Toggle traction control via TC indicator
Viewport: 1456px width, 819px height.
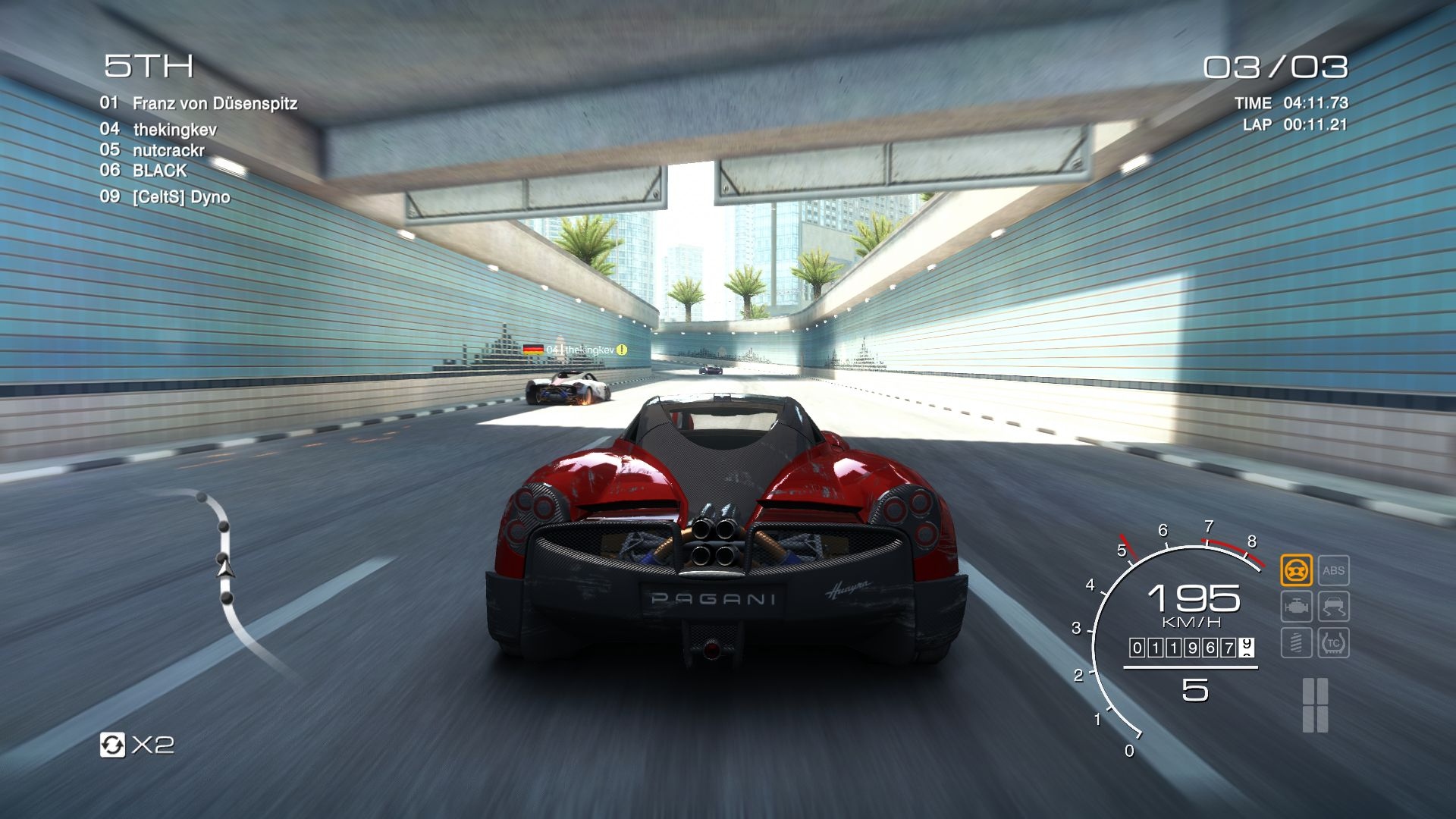1333,642
